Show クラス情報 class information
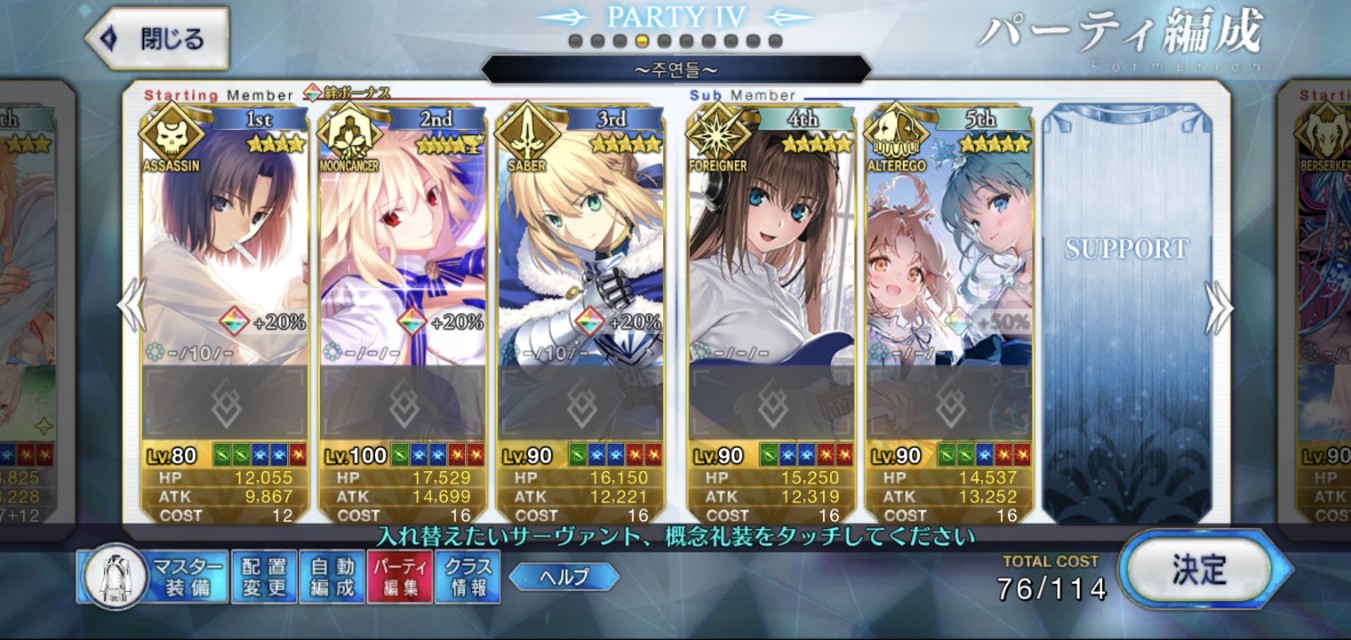Screen dimensions: 1351x640 [468, 577]
